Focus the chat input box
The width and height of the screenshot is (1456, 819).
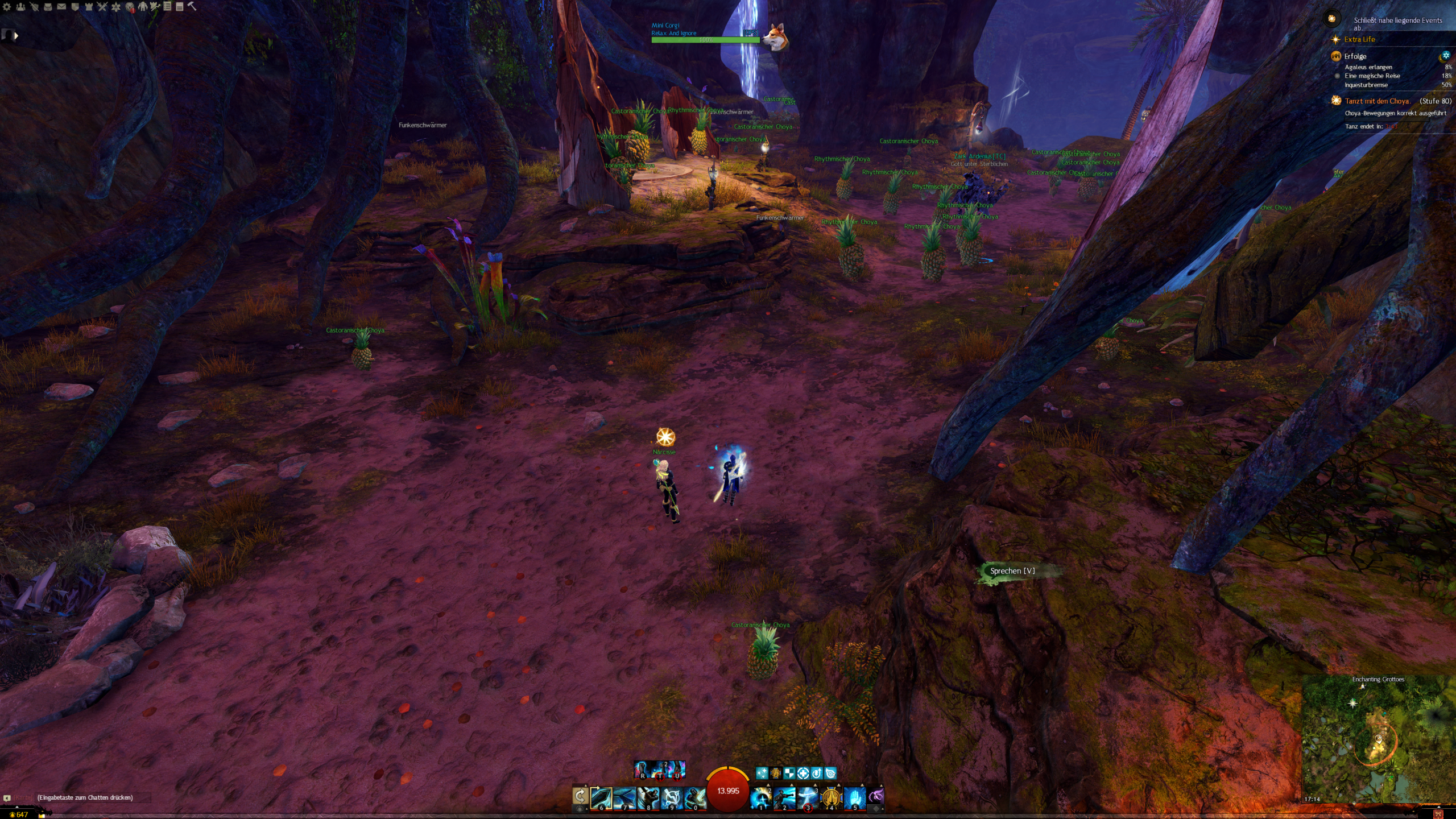(x=85, y=797)
